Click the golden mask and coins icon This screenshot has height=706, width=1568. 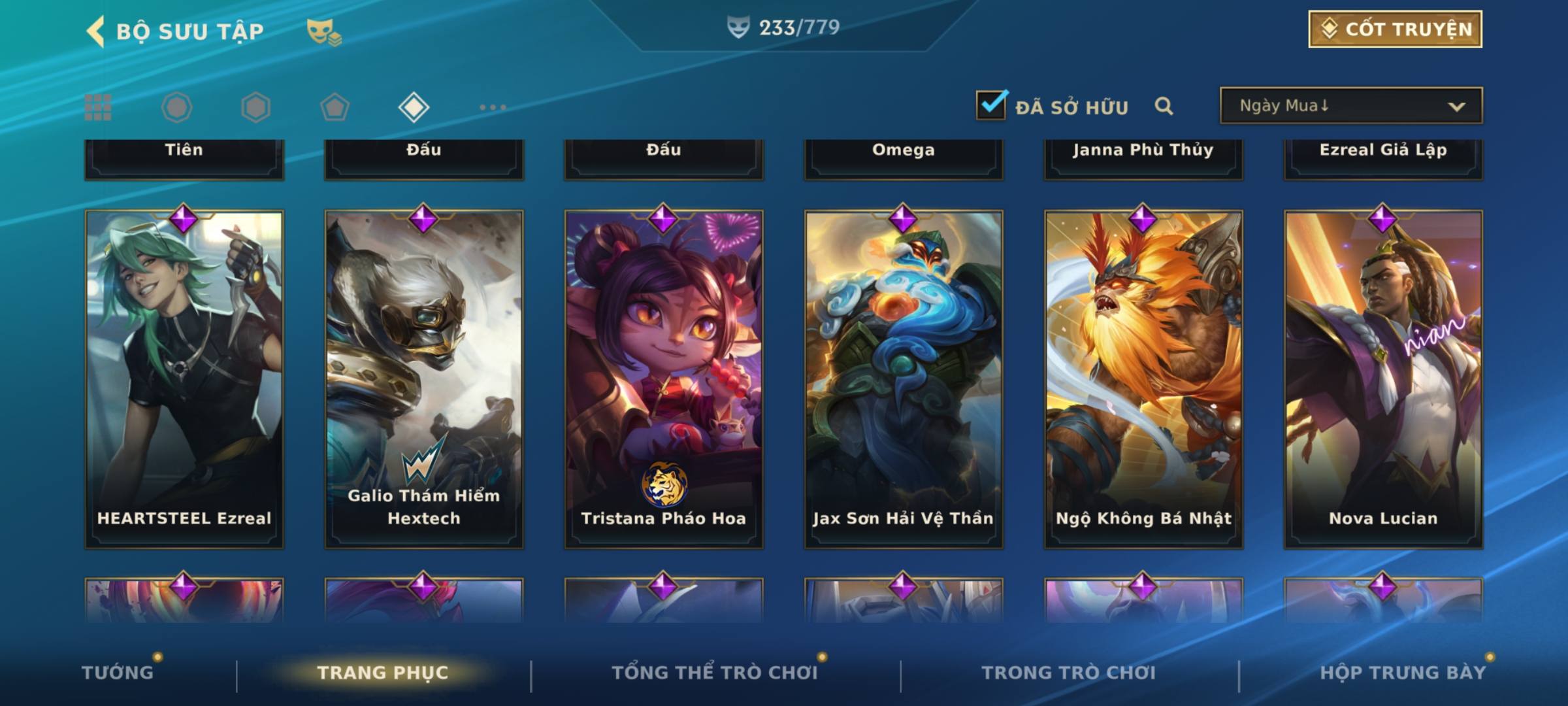pos(323,31)
